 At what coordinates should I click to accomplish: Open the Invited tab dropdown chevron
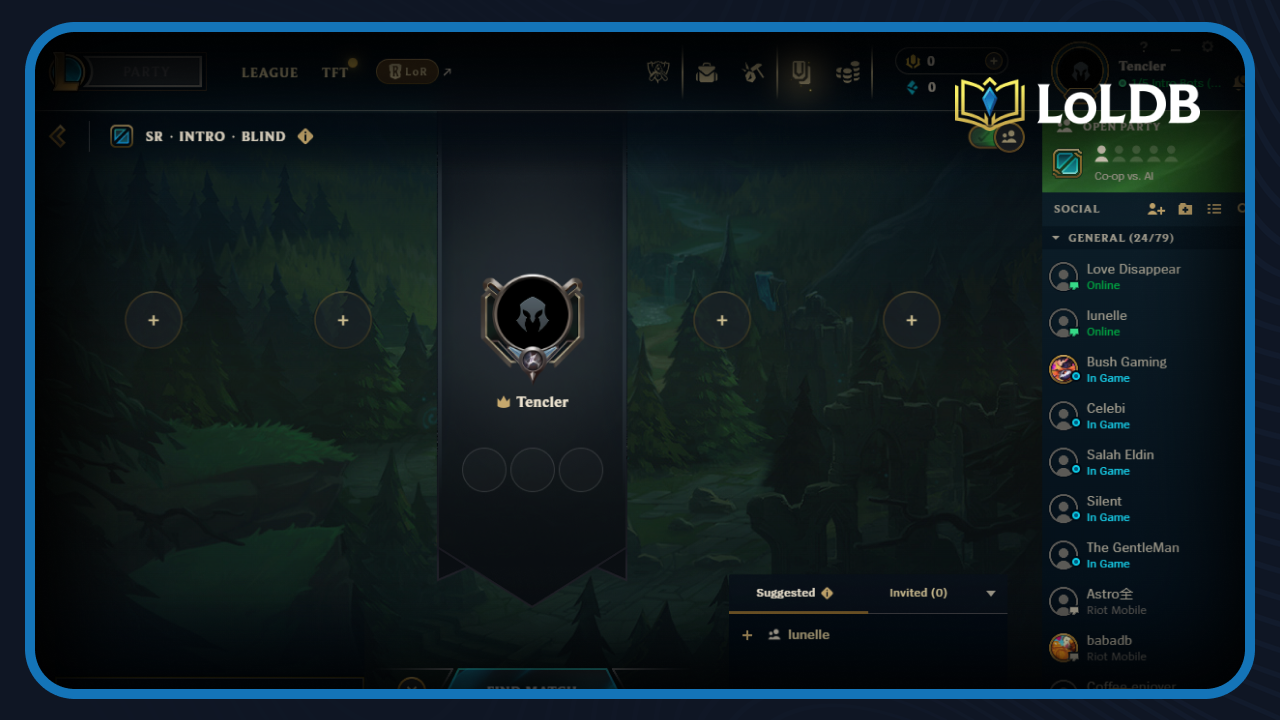[x=991, y=592]
